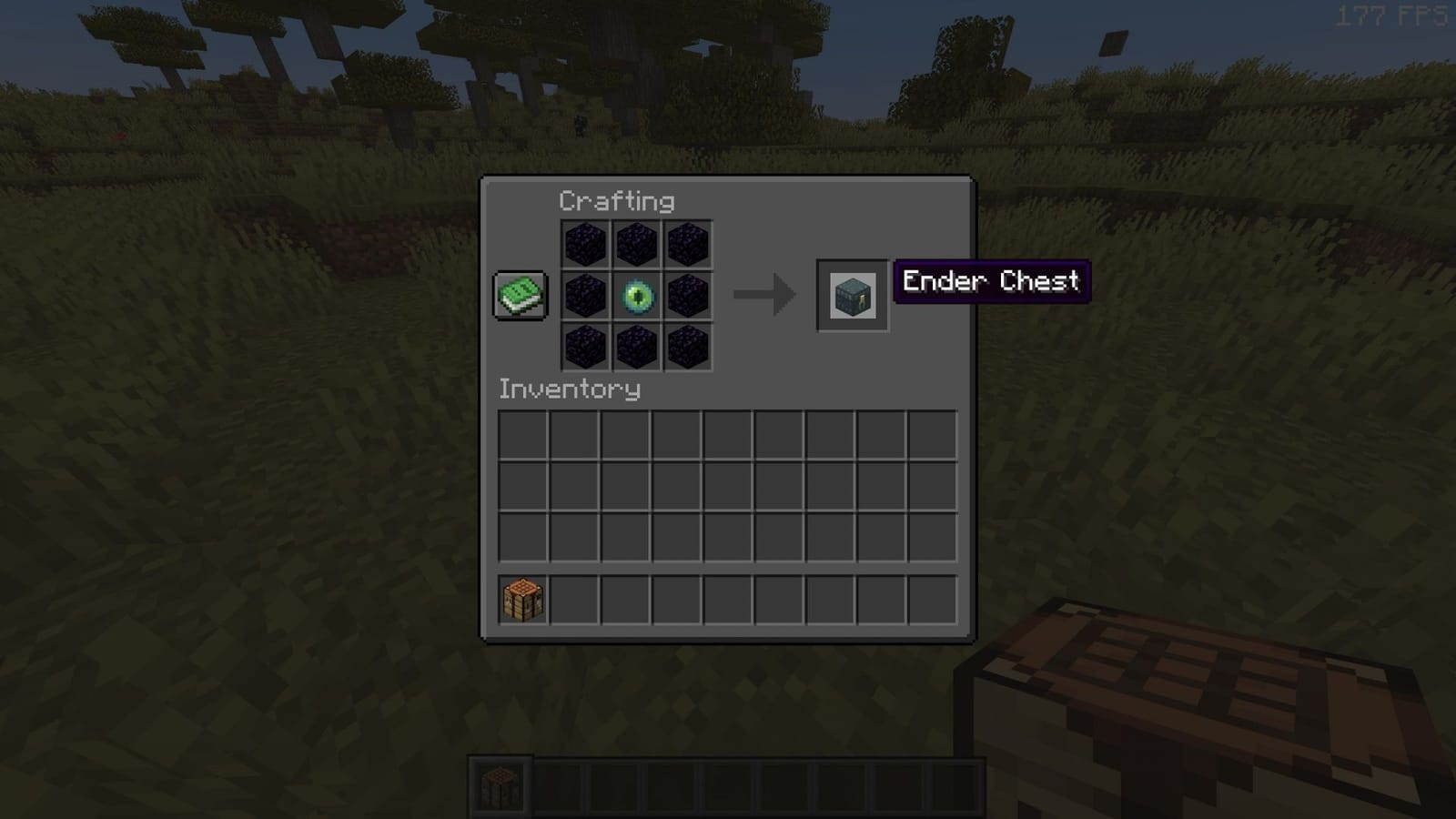The width and height of the screenshot is (1456, 819).
Task: Pick up the Ender Chest from the output slot
Action: coord(852,295)
